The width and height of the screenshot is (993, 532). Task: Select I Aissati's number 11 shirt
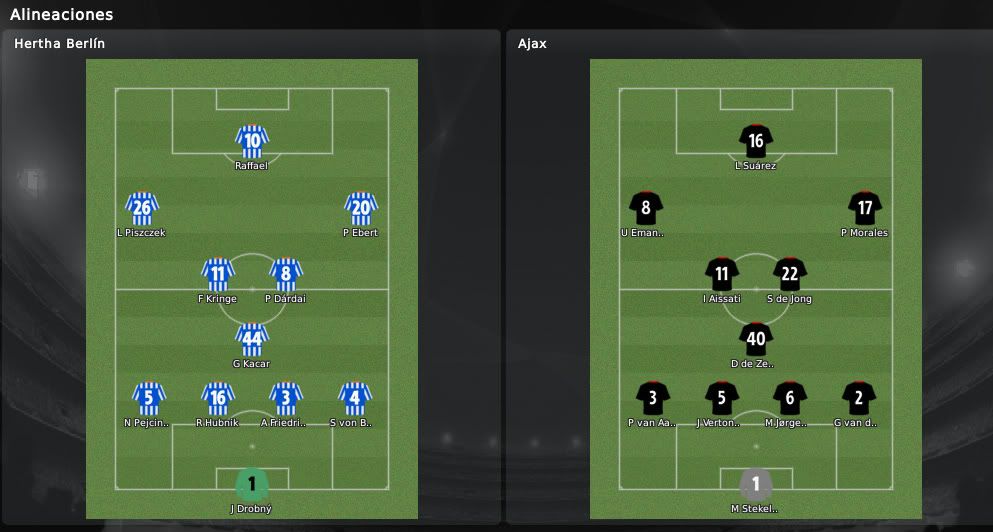tap(721, 273)
